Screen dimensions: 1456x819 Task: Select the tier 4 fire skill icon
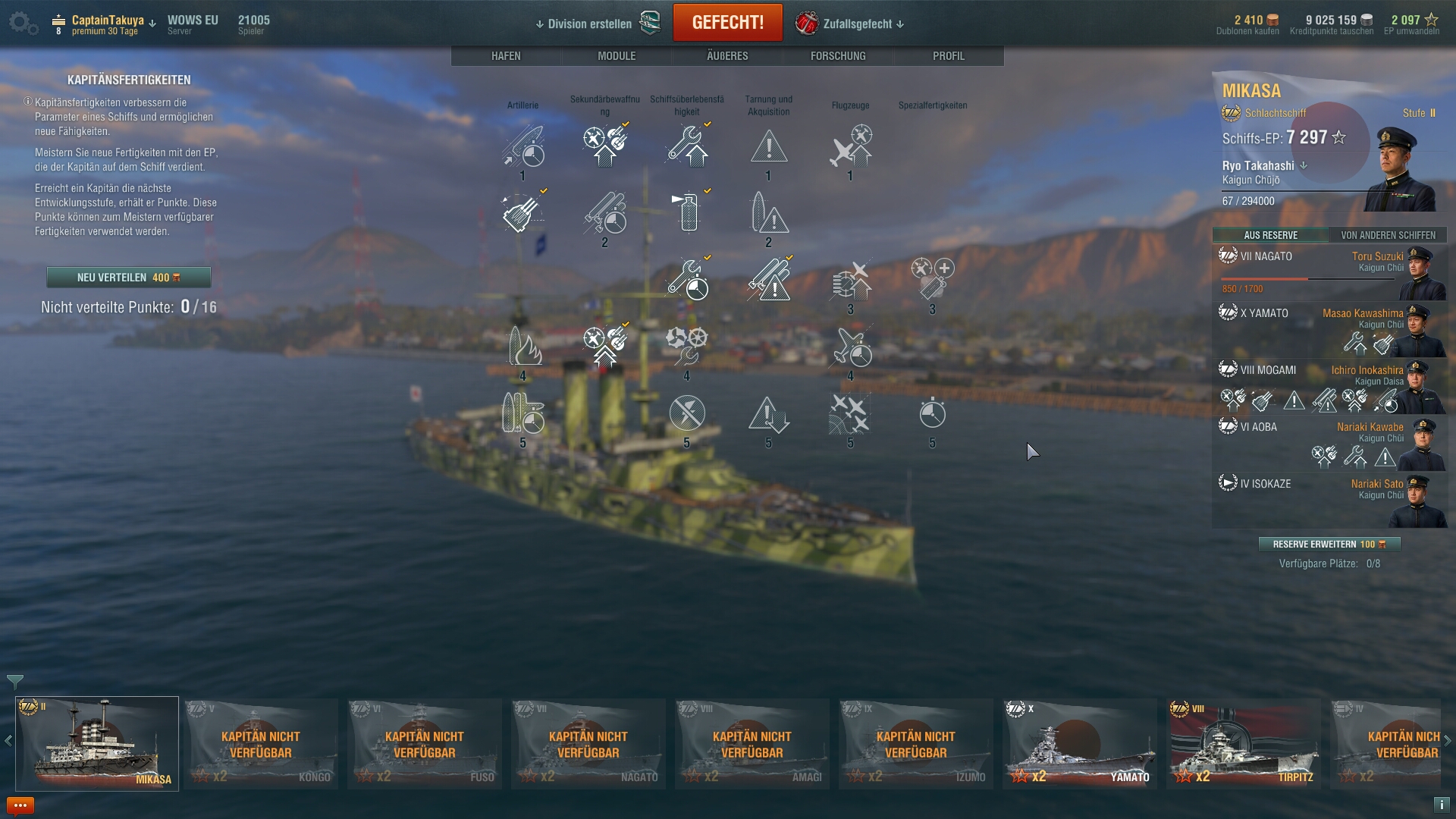(x=522, y=347)
